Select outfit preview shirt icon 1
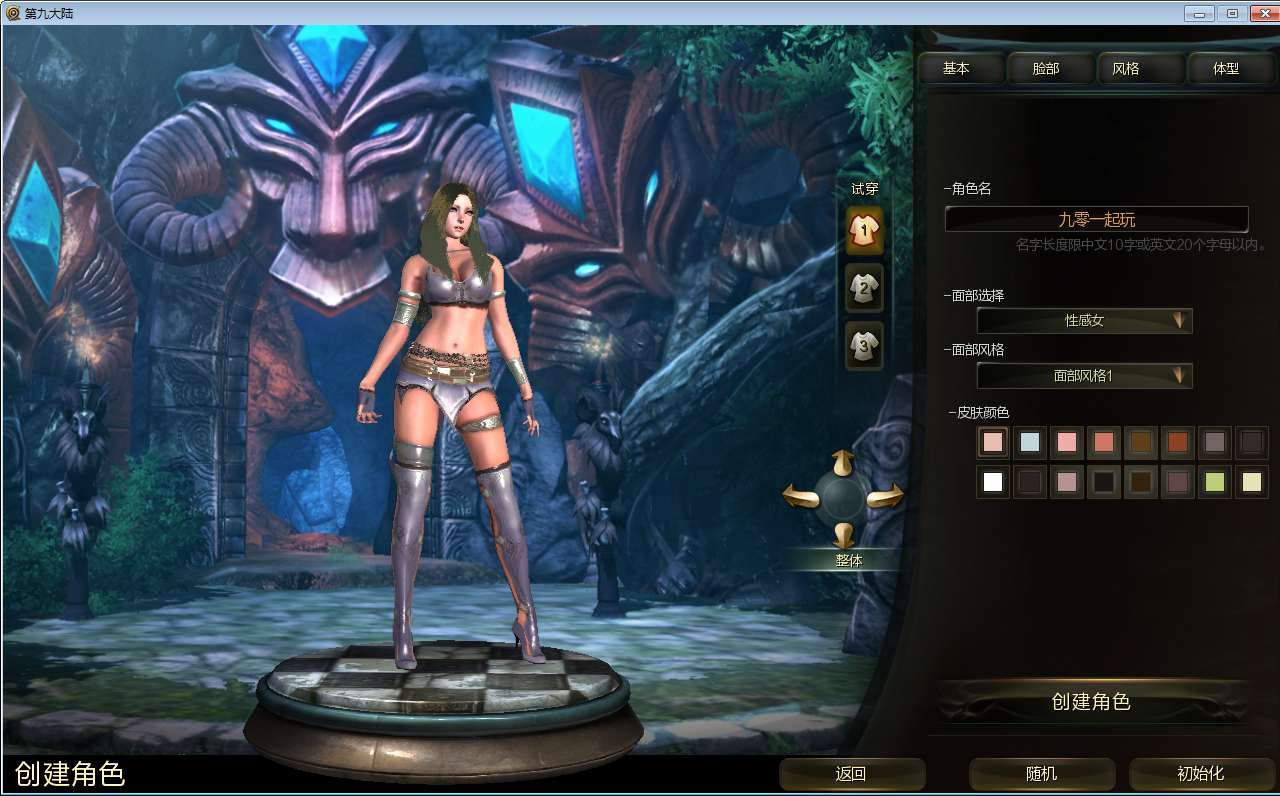 click(862, 229)
